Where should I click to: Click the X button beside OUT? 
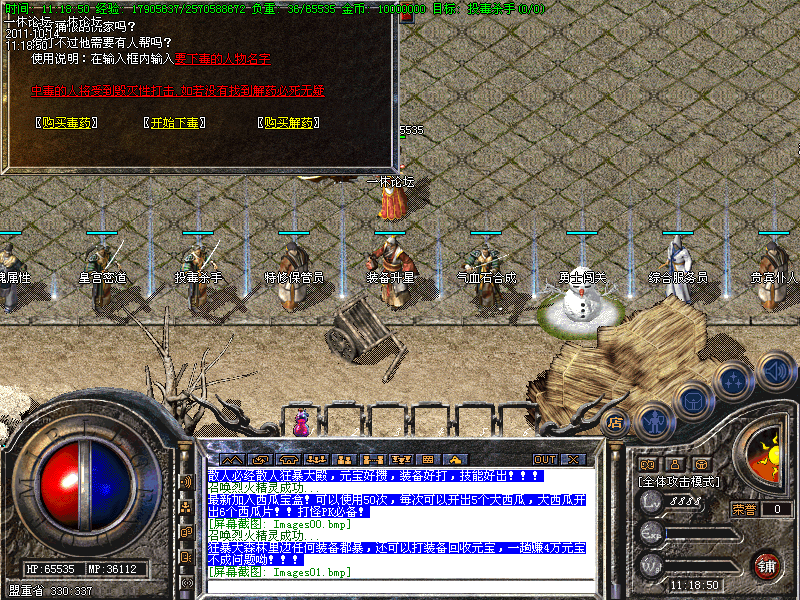click(x=572, y=460)
